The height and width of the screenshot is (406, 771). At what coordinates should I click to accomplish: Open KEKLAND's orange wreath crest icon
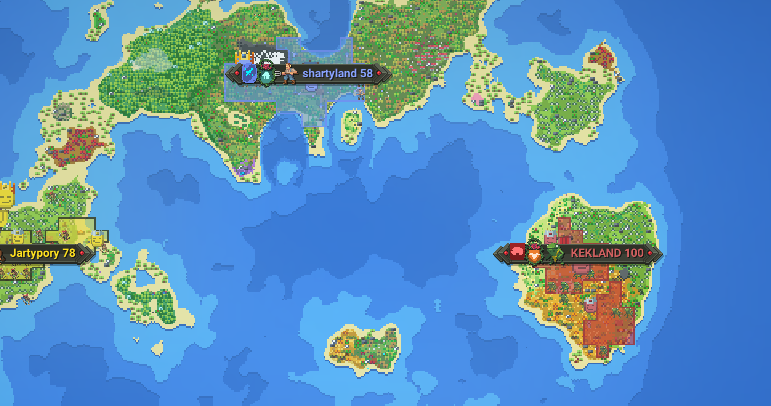coord(535,254)
